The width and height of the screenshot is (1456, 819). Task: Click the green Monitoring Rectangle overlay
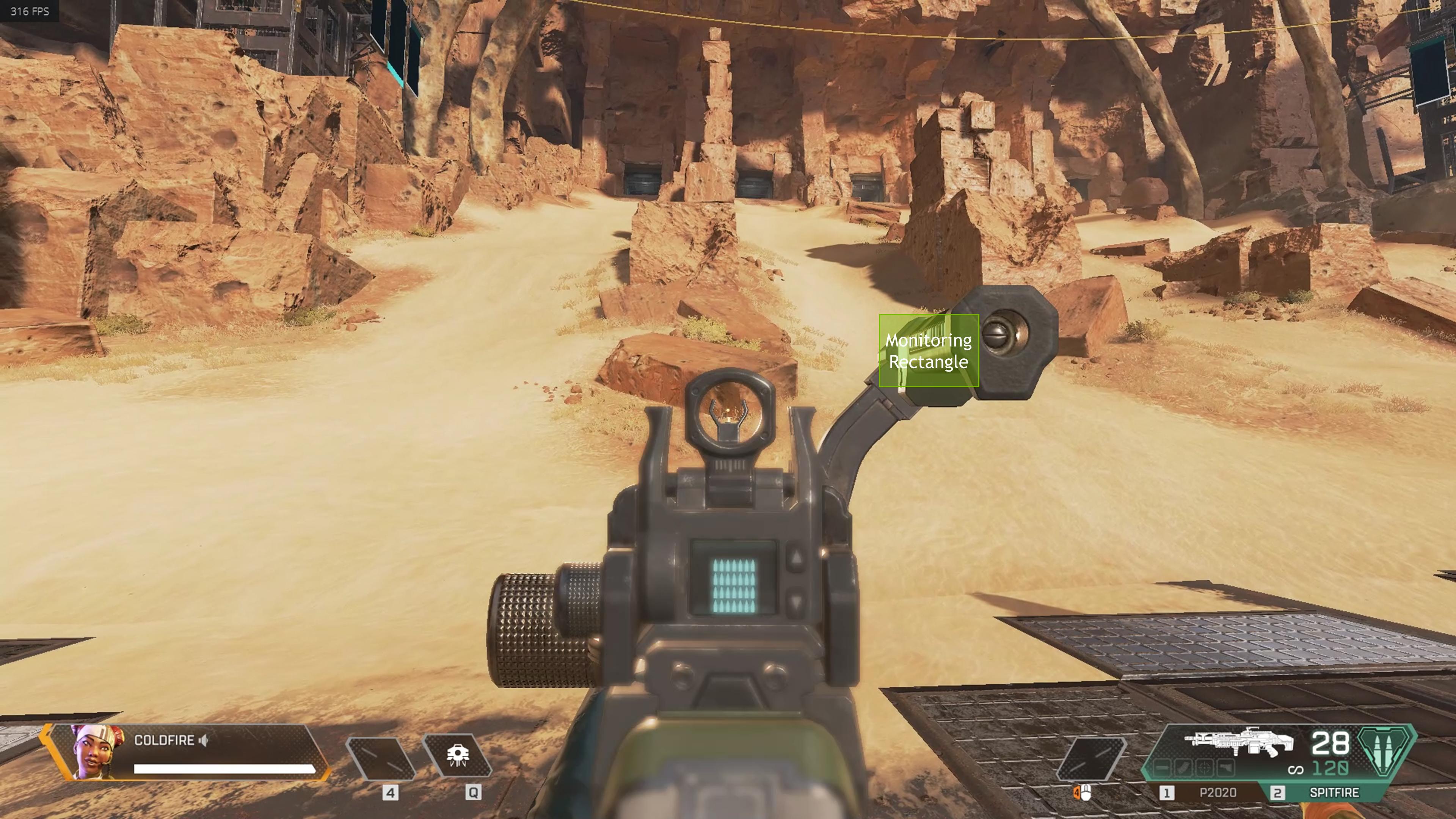click(x=929, y=350)
